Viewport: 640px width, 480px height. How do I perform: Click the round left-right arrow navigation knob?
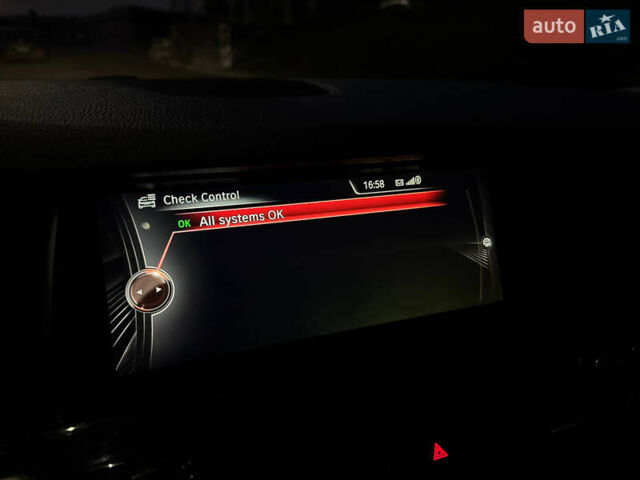click(x=149, y=291)
